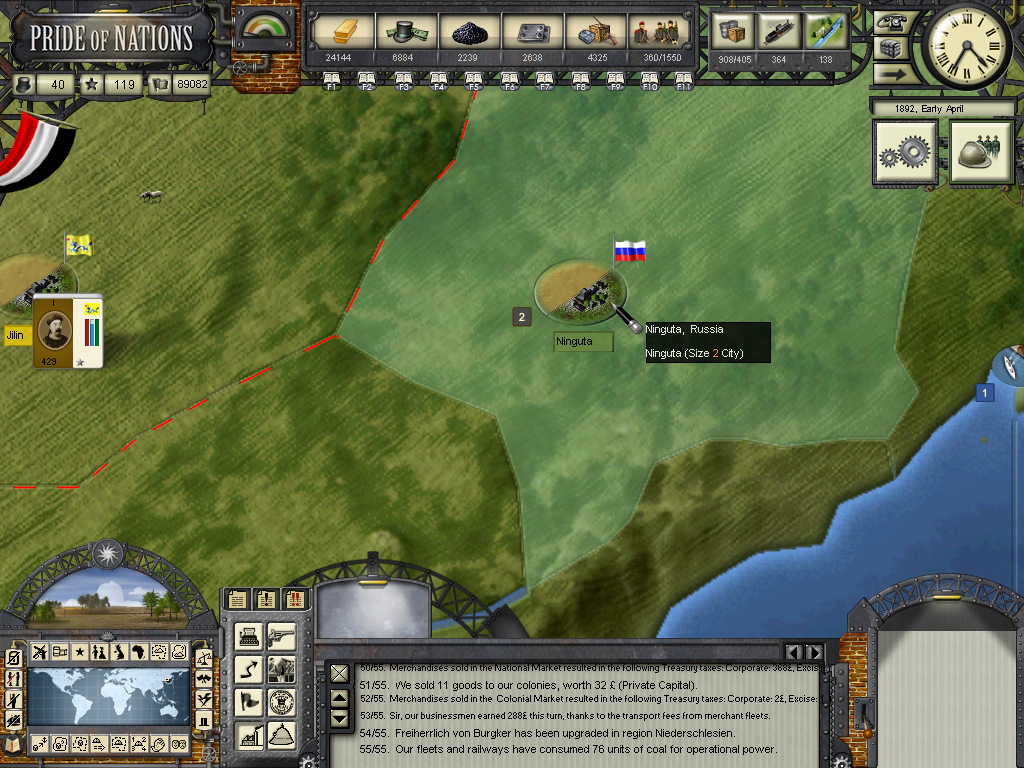Click the coal pile resource icon
This screenshot has height=768, width=1024.
(469, 32)
